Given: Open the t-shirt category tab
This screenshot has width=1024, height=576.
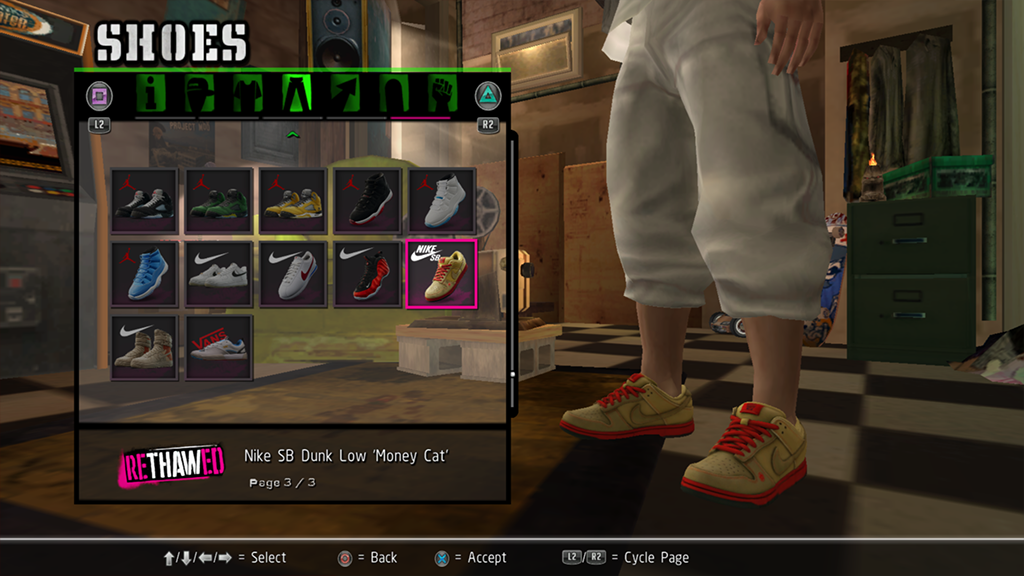Looking at the screenshot, I should (x=248, y=95).
